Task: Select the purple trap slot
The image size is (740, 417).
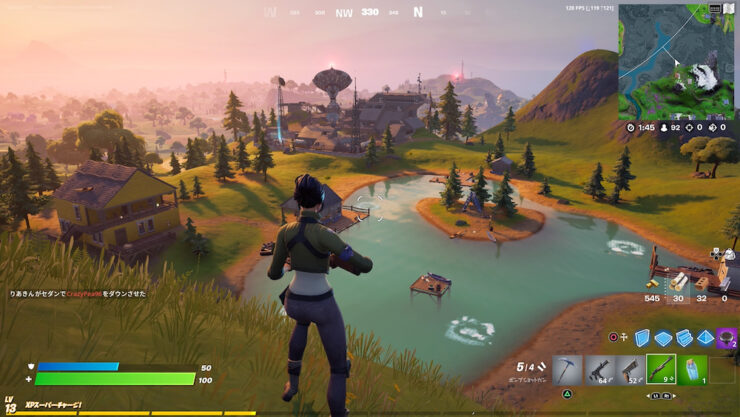Action: click(x=727, y=337)
